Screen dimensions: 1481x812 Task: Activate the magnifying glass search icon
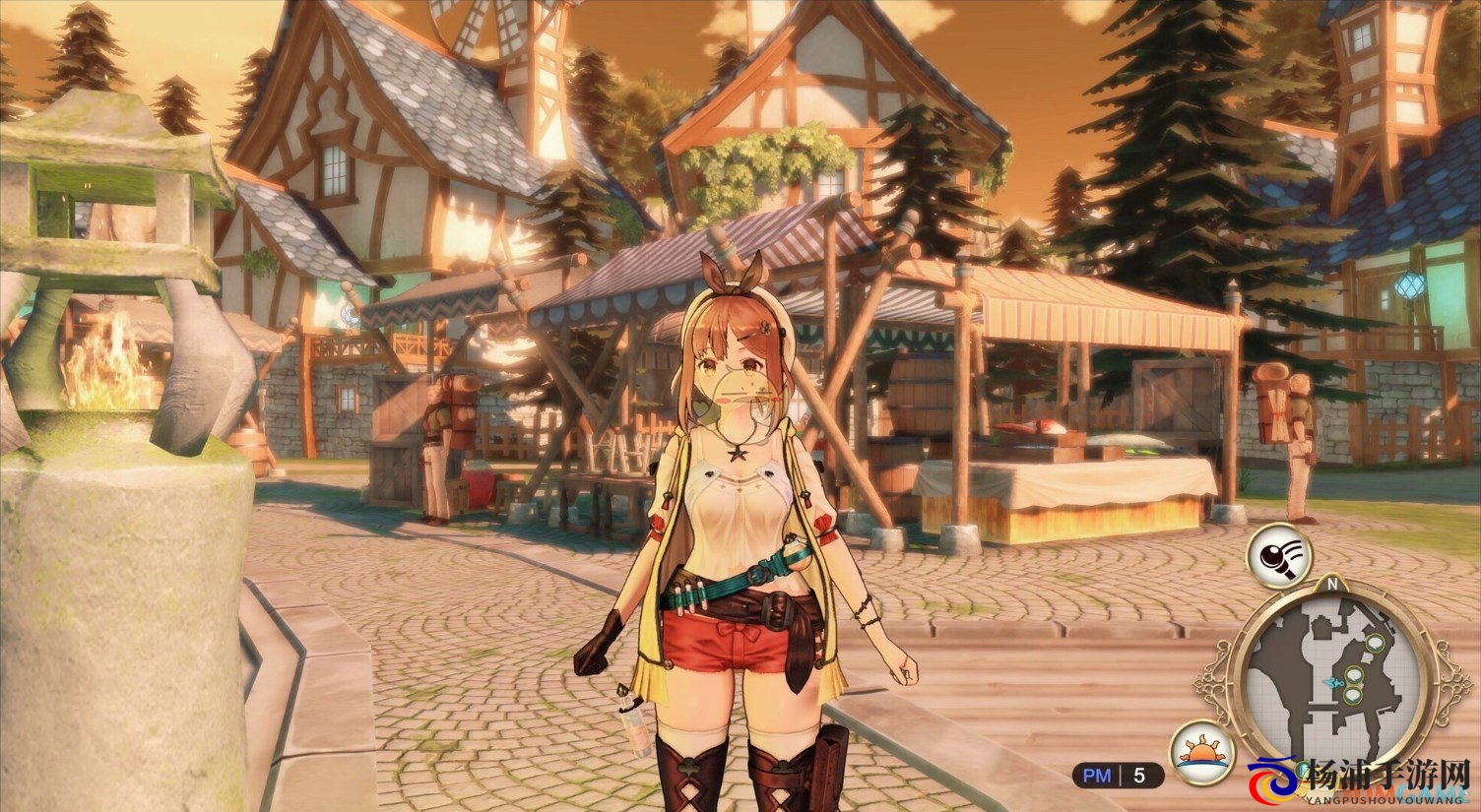click(x=1281, y=557)
